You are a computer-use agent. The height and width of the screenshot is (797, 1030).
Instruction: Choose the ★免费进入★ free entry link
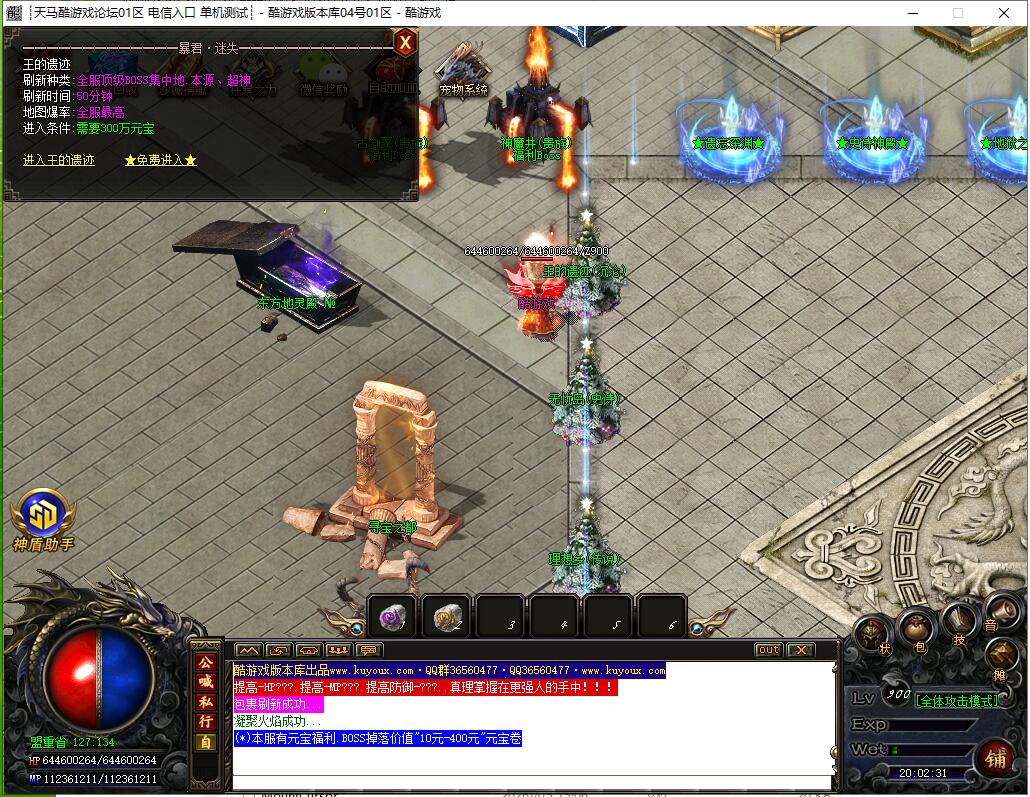click(161, 160)
